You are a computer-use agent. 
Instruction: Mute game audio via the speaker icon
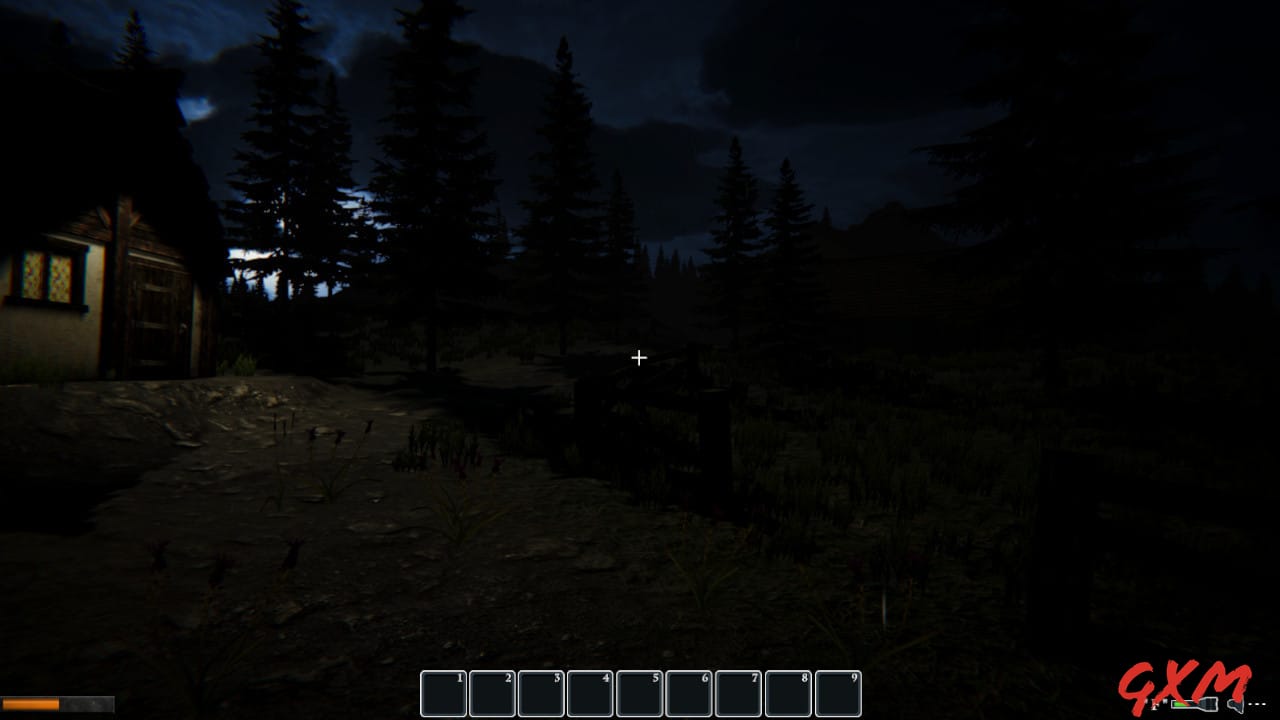pyautogui.click(x=1234, y=704)
